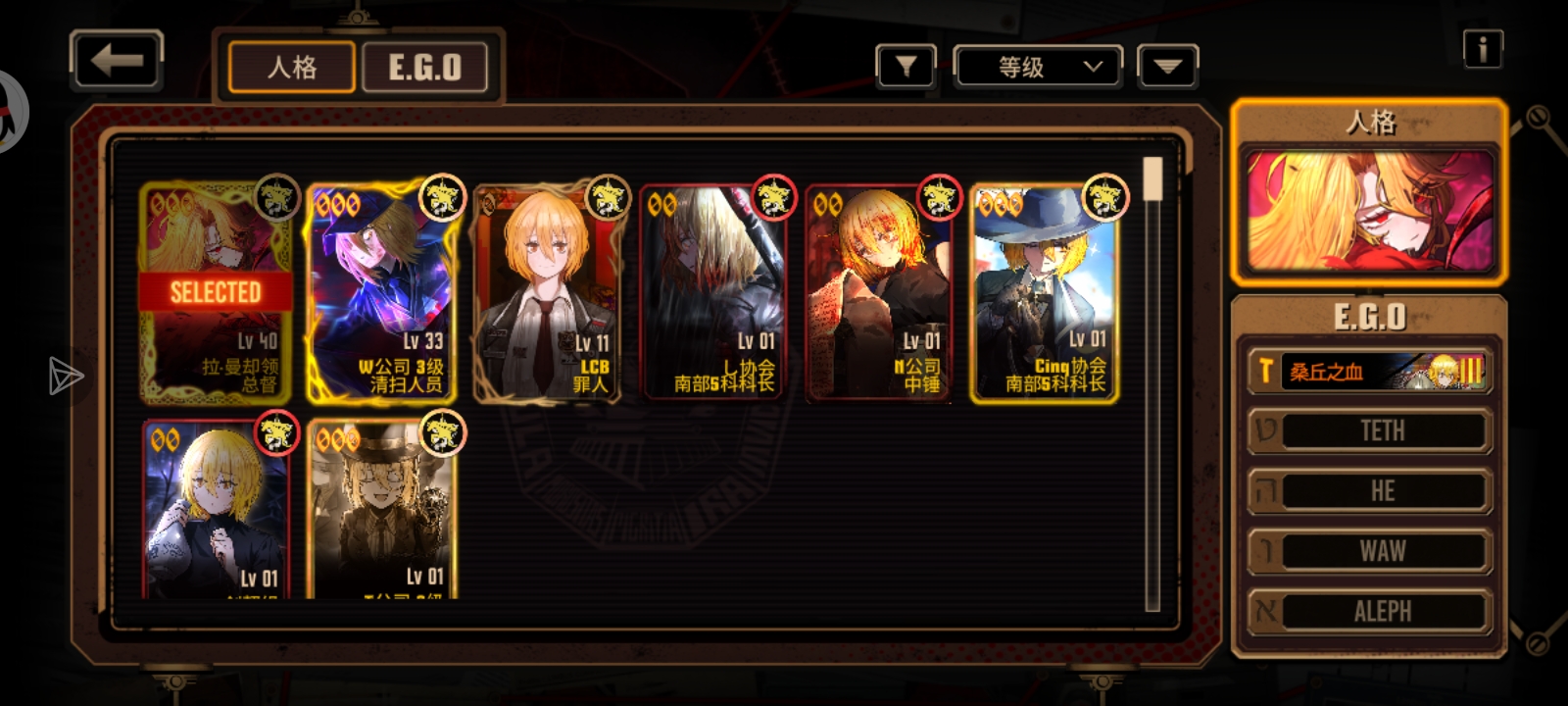
Task: Select the WAW E.G.O slot
Action: pos(1370,551)
